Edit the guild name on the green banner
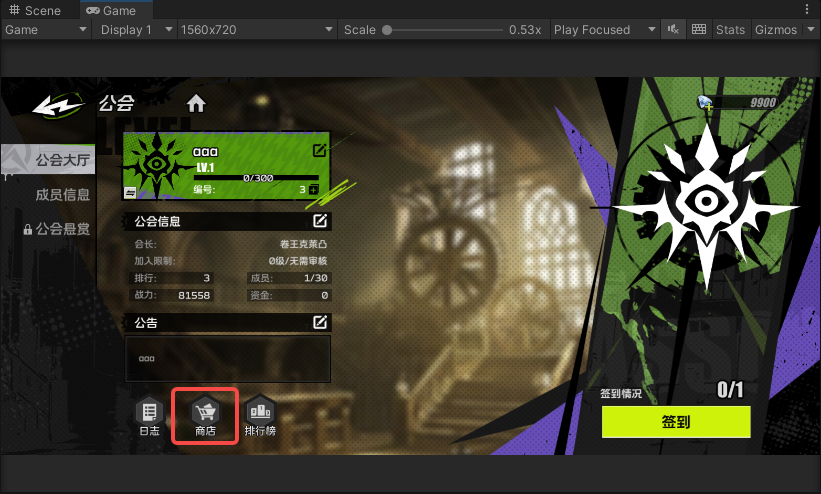 (319, 151)
